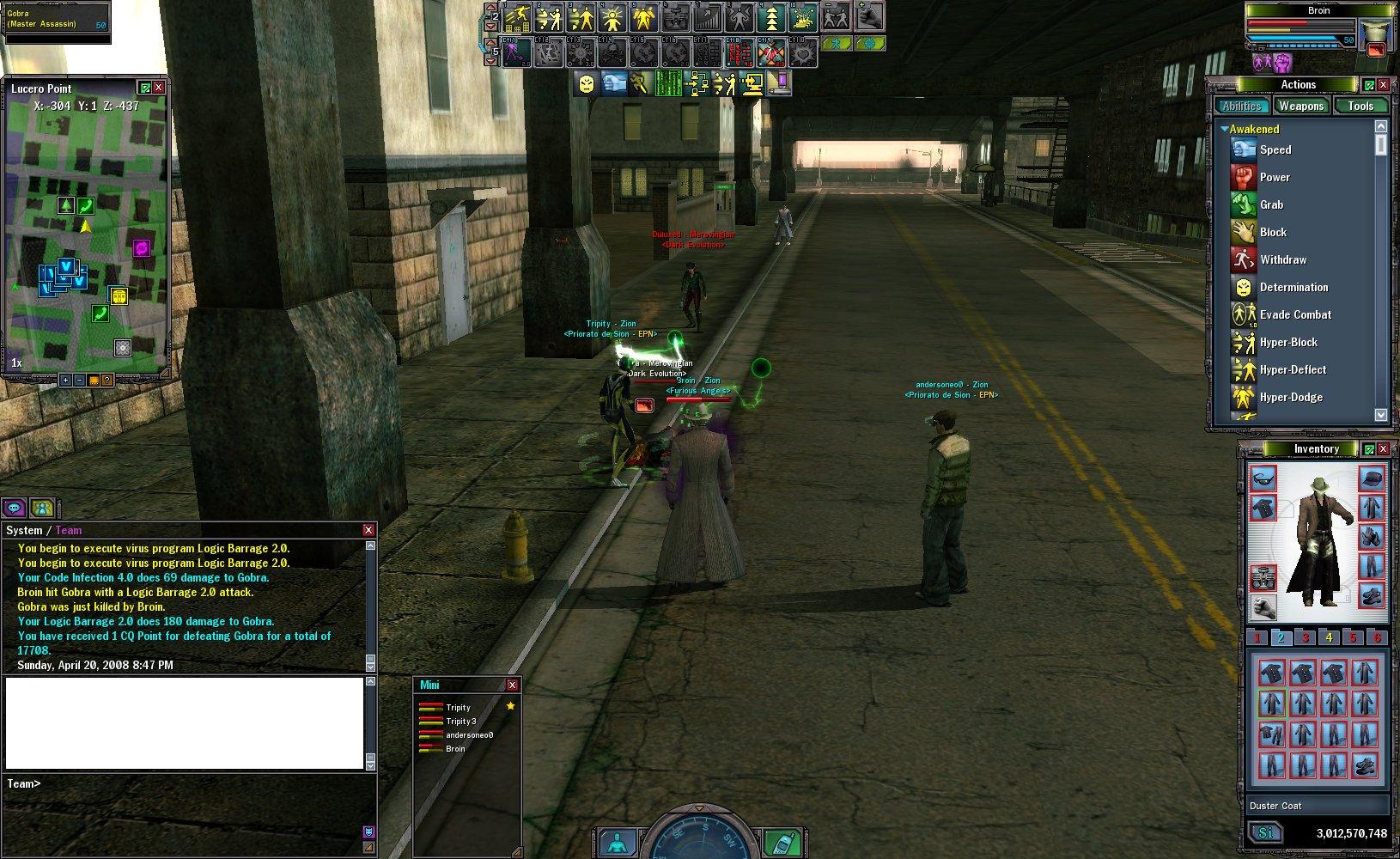The width and height of the screenshot is (1400, 859).
Task: Use the Grab ability
Action: 1271,204
